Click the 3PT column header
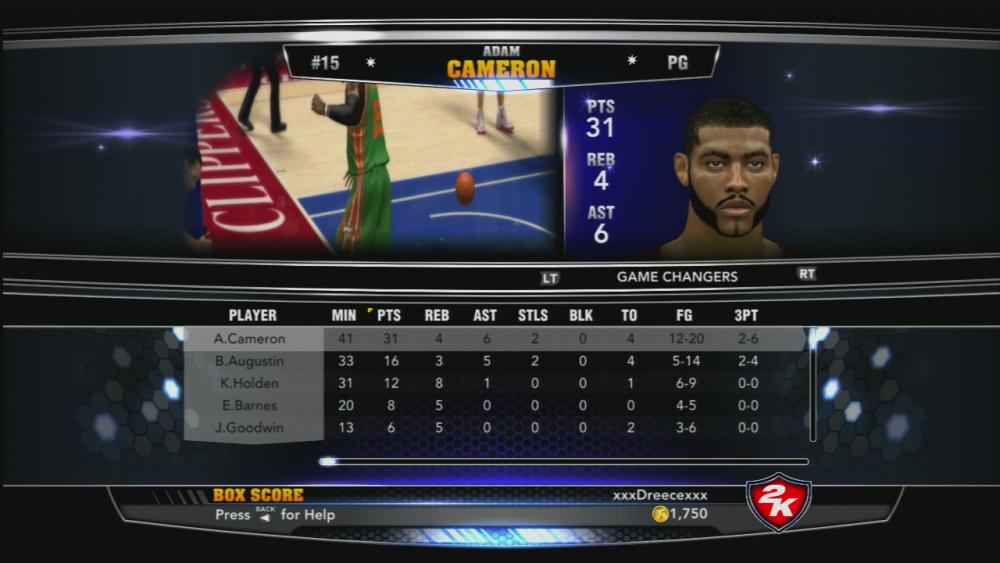The width and height of the screenshot is (1000, 563). [746, 315]
